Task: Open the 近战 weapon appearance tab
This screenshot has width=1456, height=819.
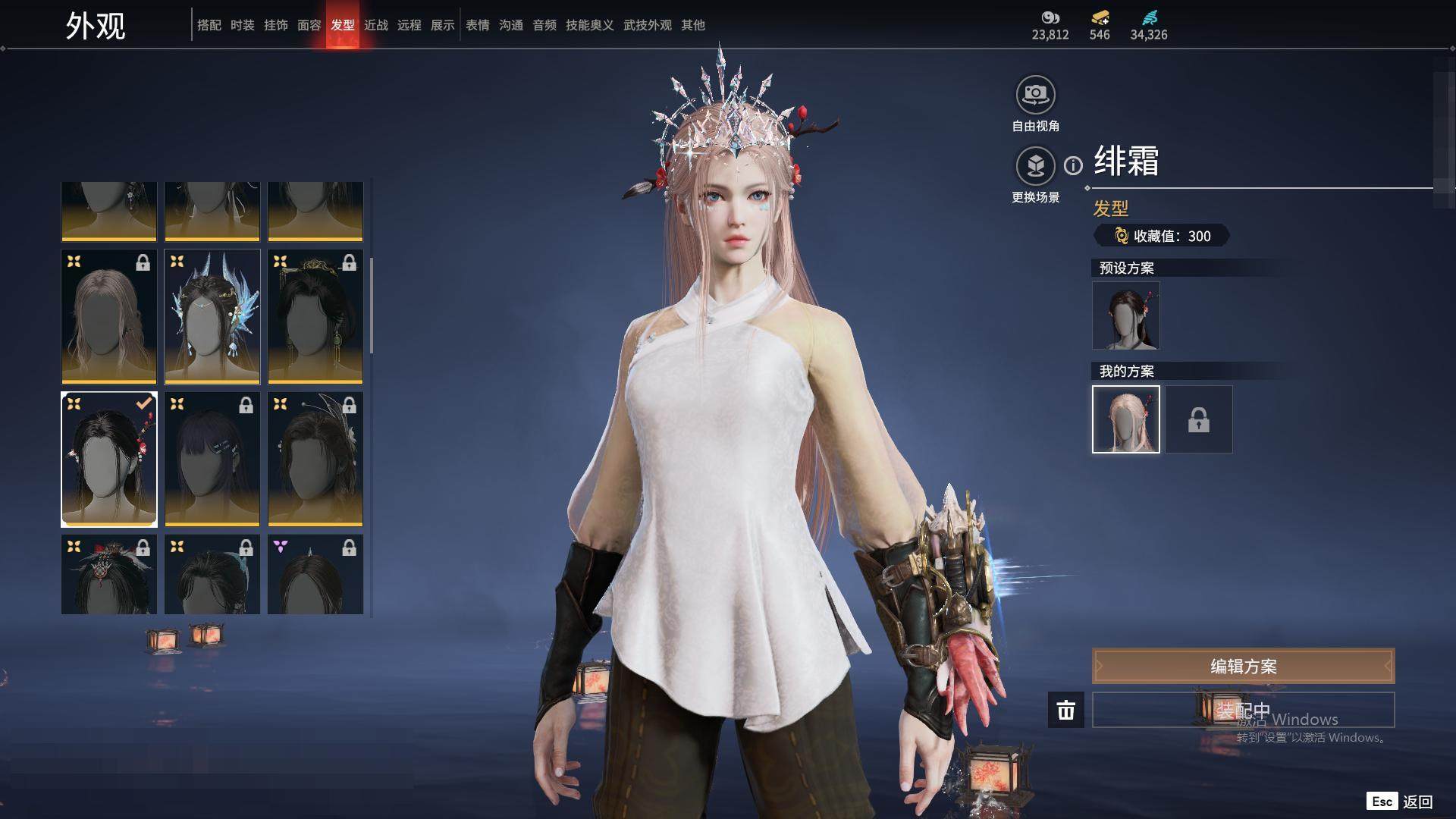Action: tap(376, 25)
